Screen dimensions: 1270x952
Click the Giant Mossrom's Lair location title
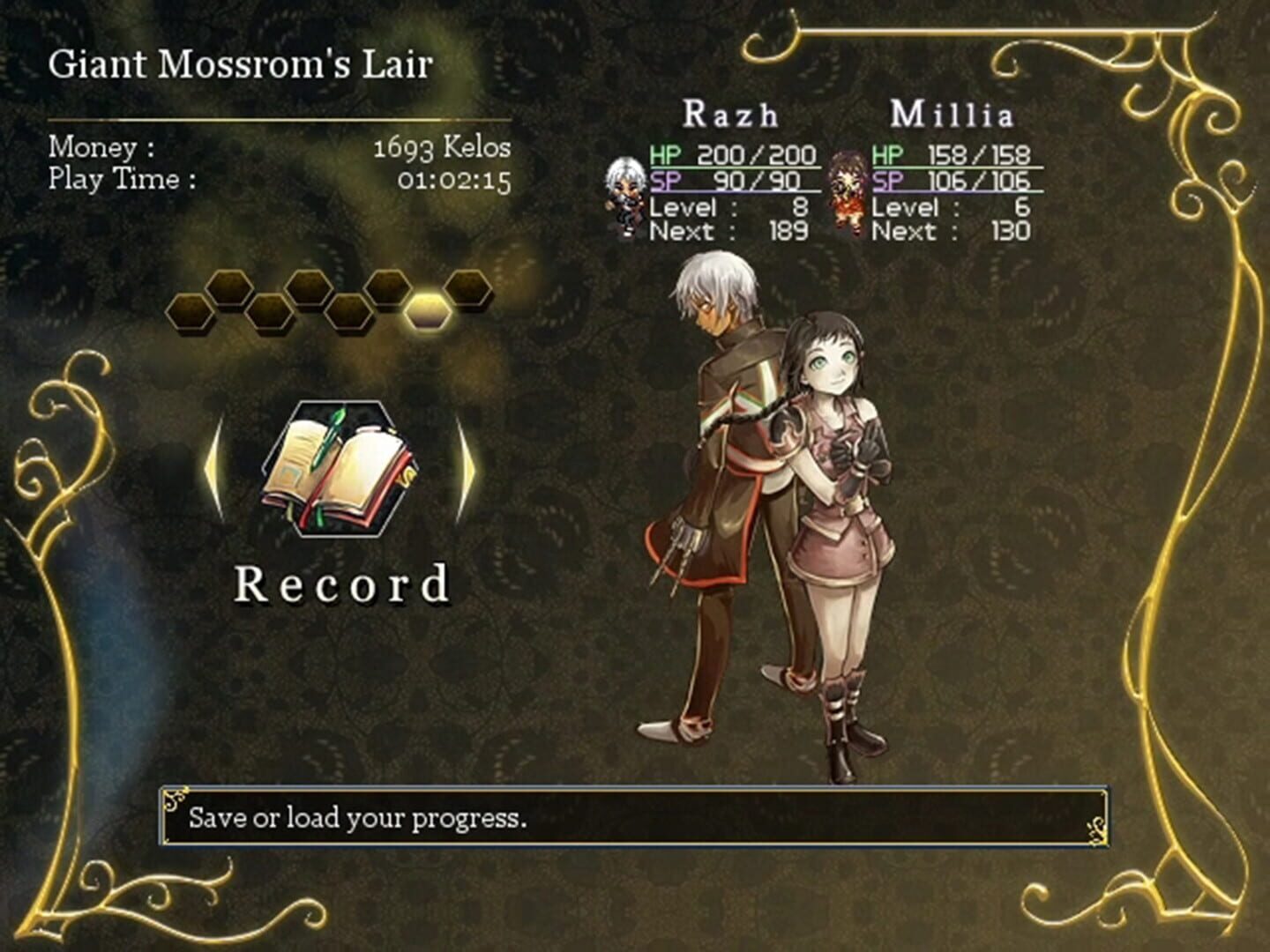coord(240,63)
